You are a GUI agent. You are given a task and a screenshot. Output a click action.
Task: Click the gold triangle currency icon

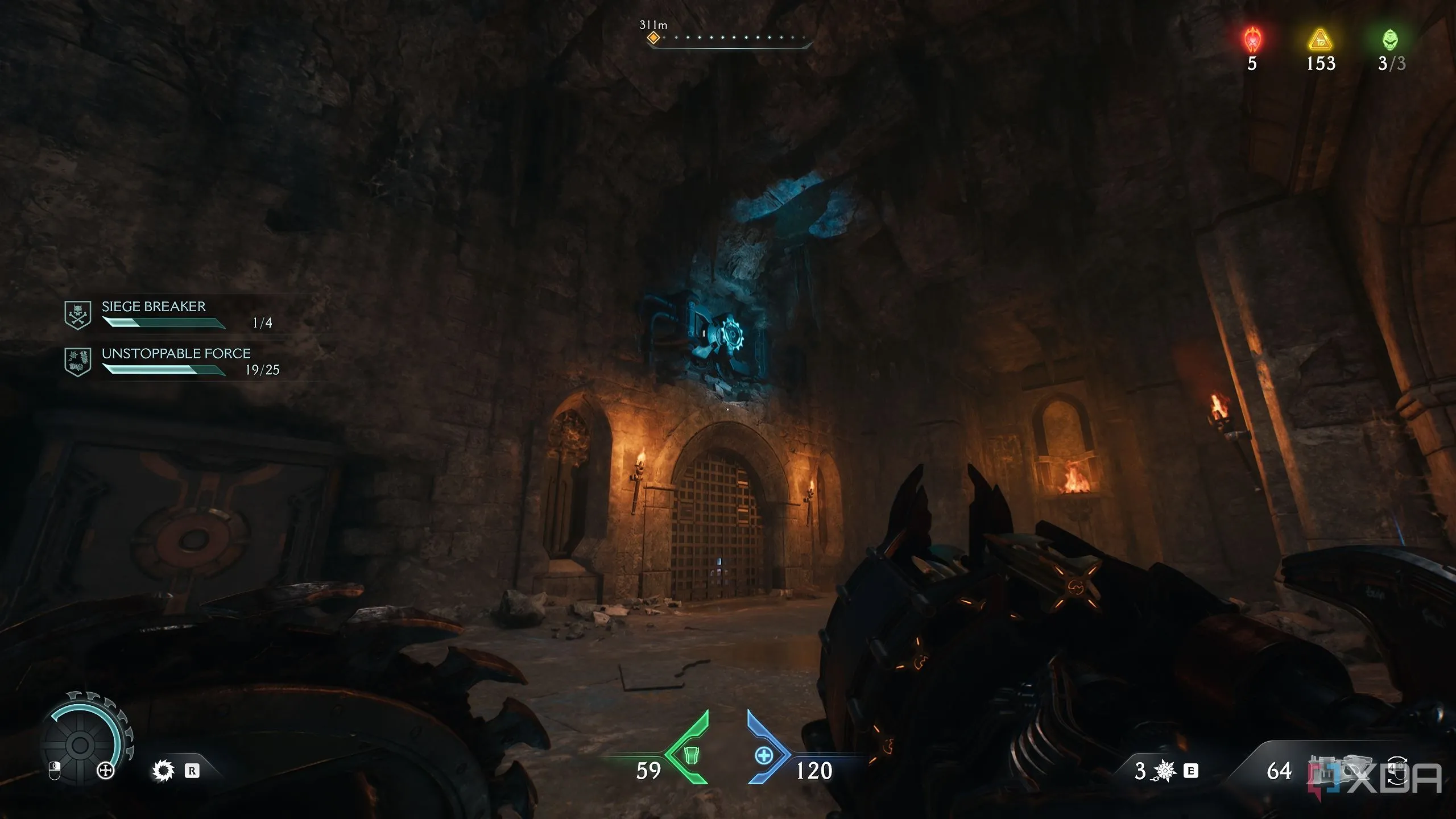coord(1320,40)
